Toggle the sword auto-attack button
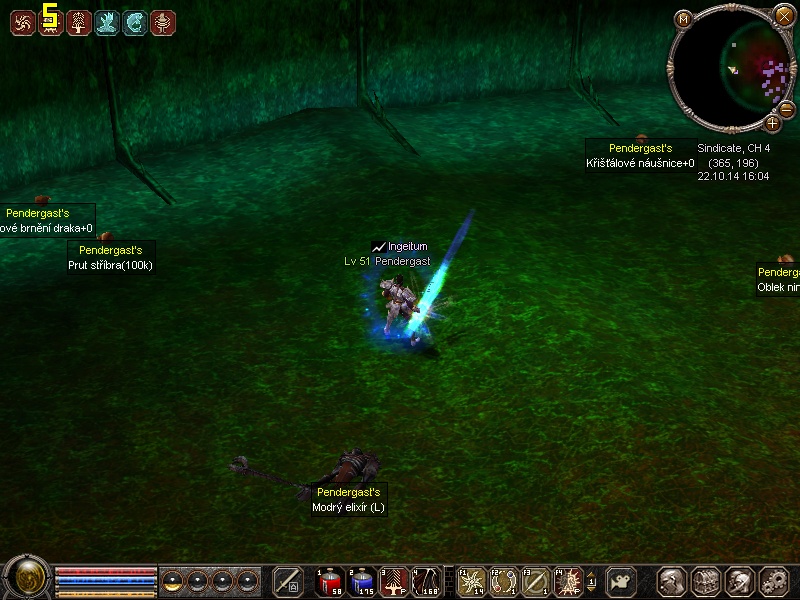The width and height of the screenshot is (800, 600). pos(288,581)
